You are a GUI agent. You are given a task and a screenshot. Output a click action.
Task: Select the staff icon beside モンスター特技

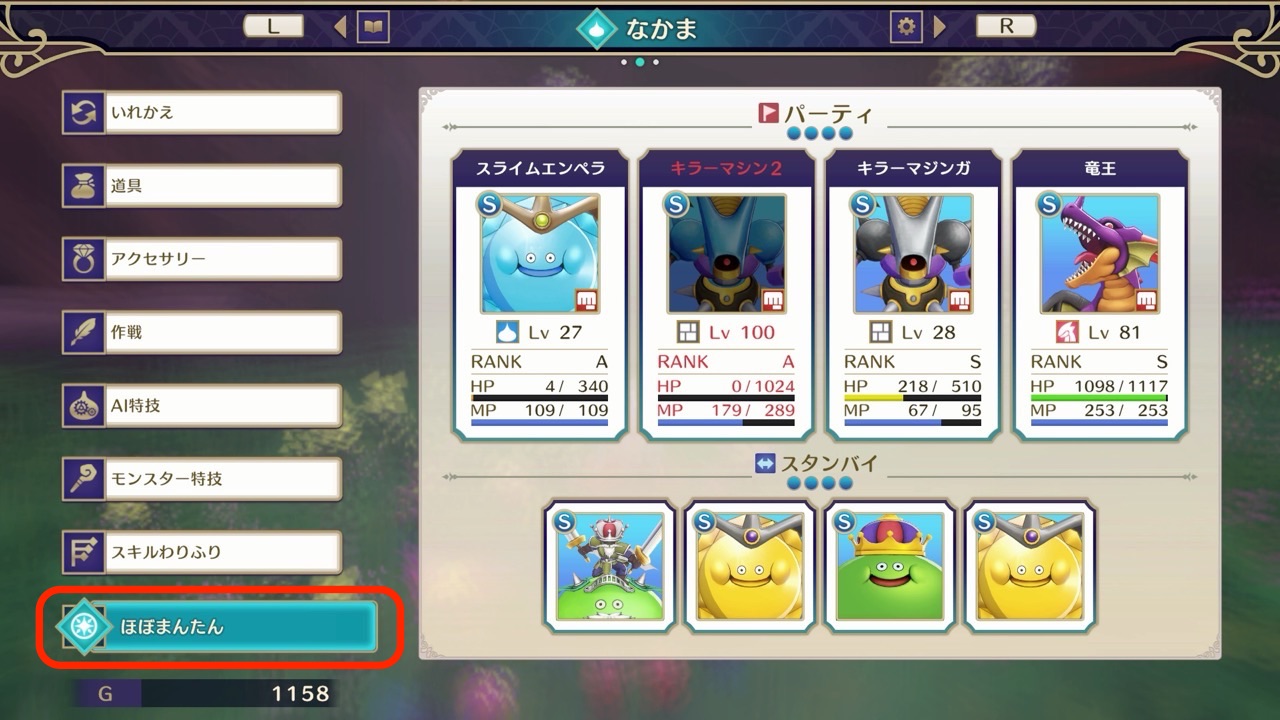pyautogui.click(x=85, y=478)
